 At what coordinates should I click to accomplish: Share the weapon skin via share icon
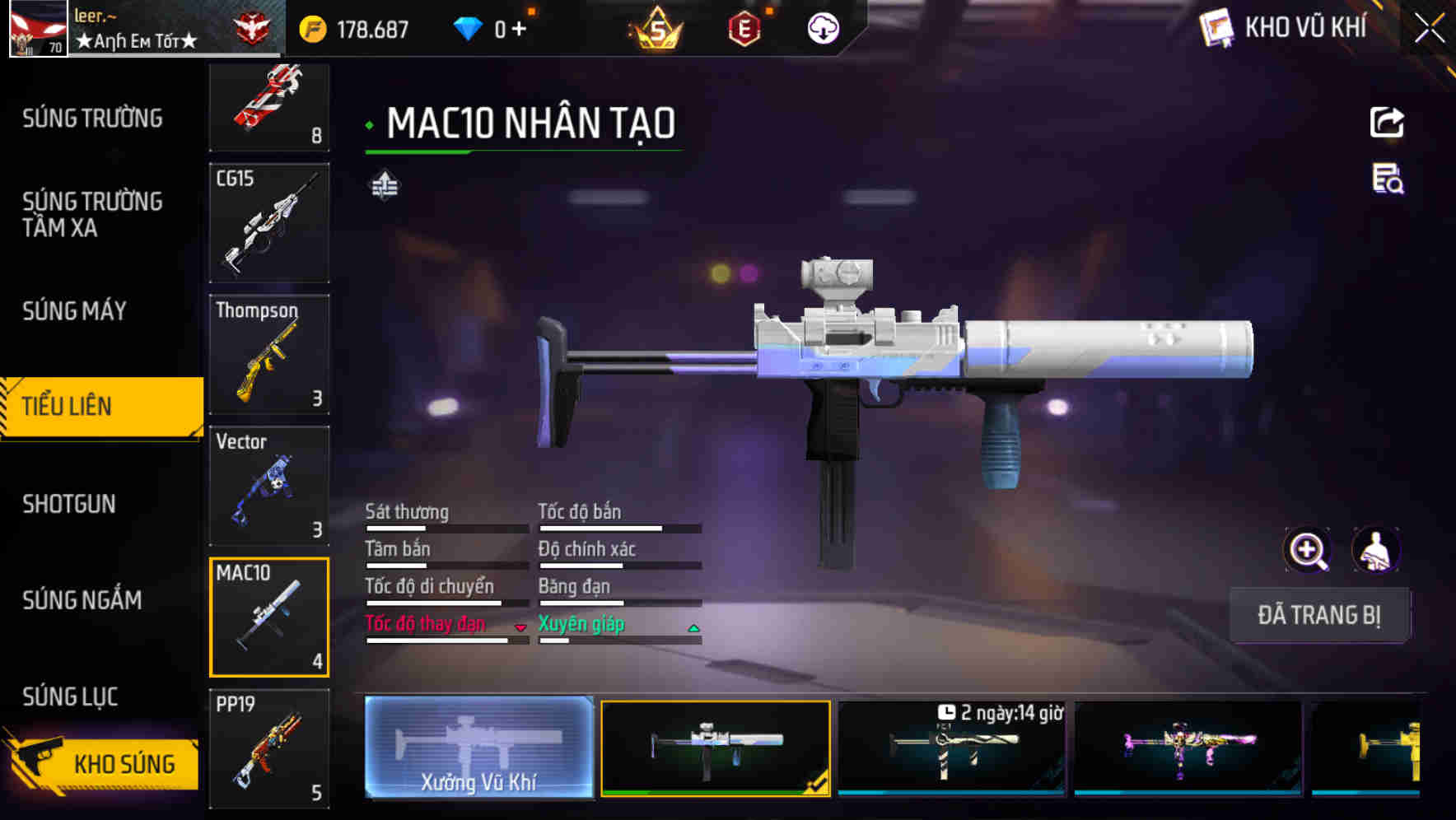click(x=1387, y=123)
